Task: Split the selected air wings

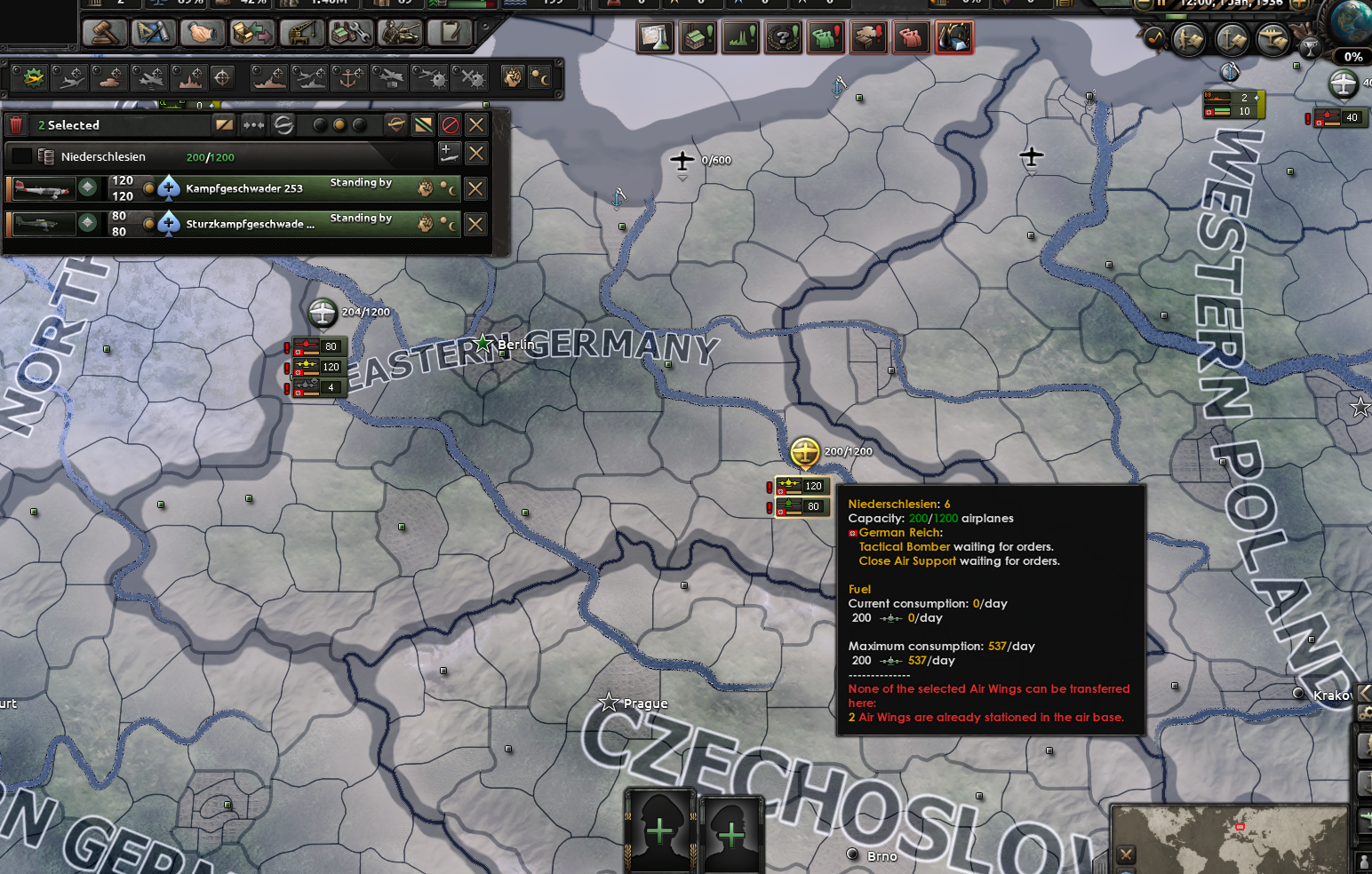Action: (x=225, y=125)
